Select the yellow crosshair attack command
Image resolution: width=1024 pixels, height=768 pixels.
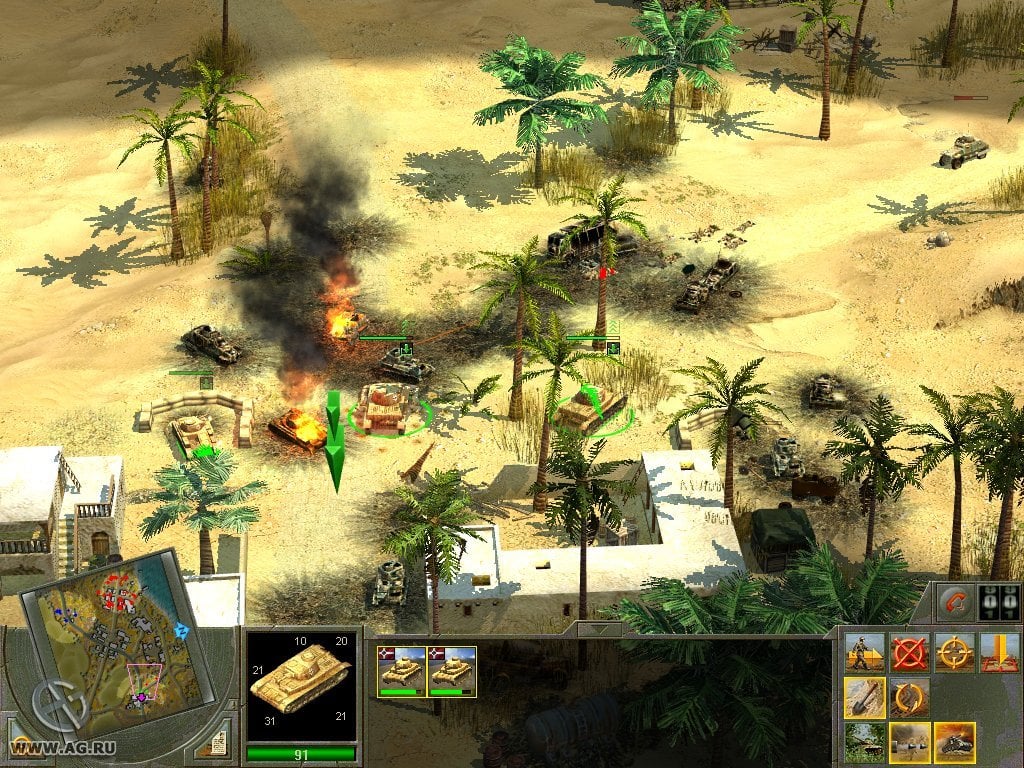pyautogui.click(x=954, y=652)
